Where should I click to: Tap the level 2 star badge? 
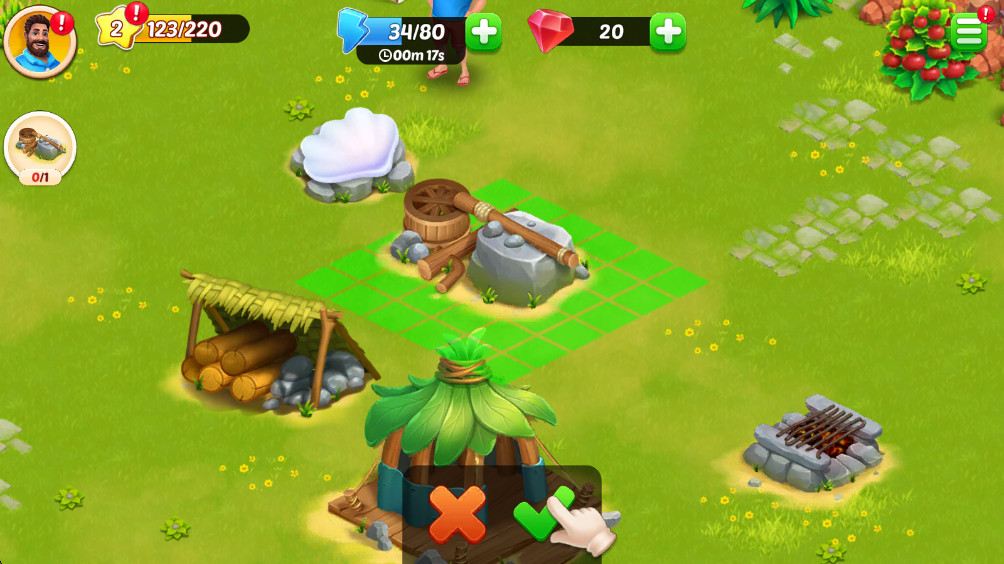[x=116, y=29]
